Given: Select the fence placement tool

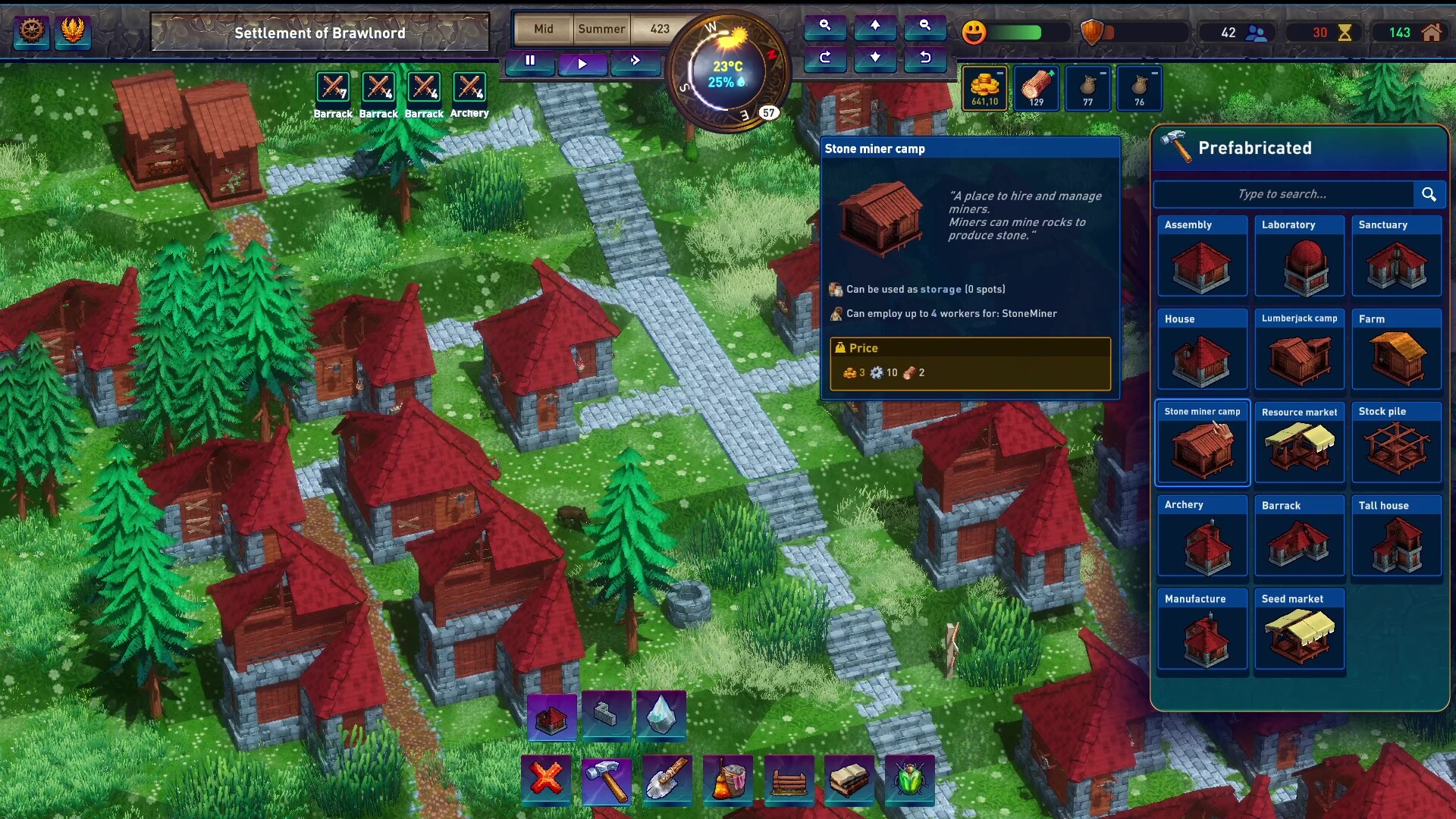Looking at the screenshot, I should pyautogui.click(x=789, y=780).
